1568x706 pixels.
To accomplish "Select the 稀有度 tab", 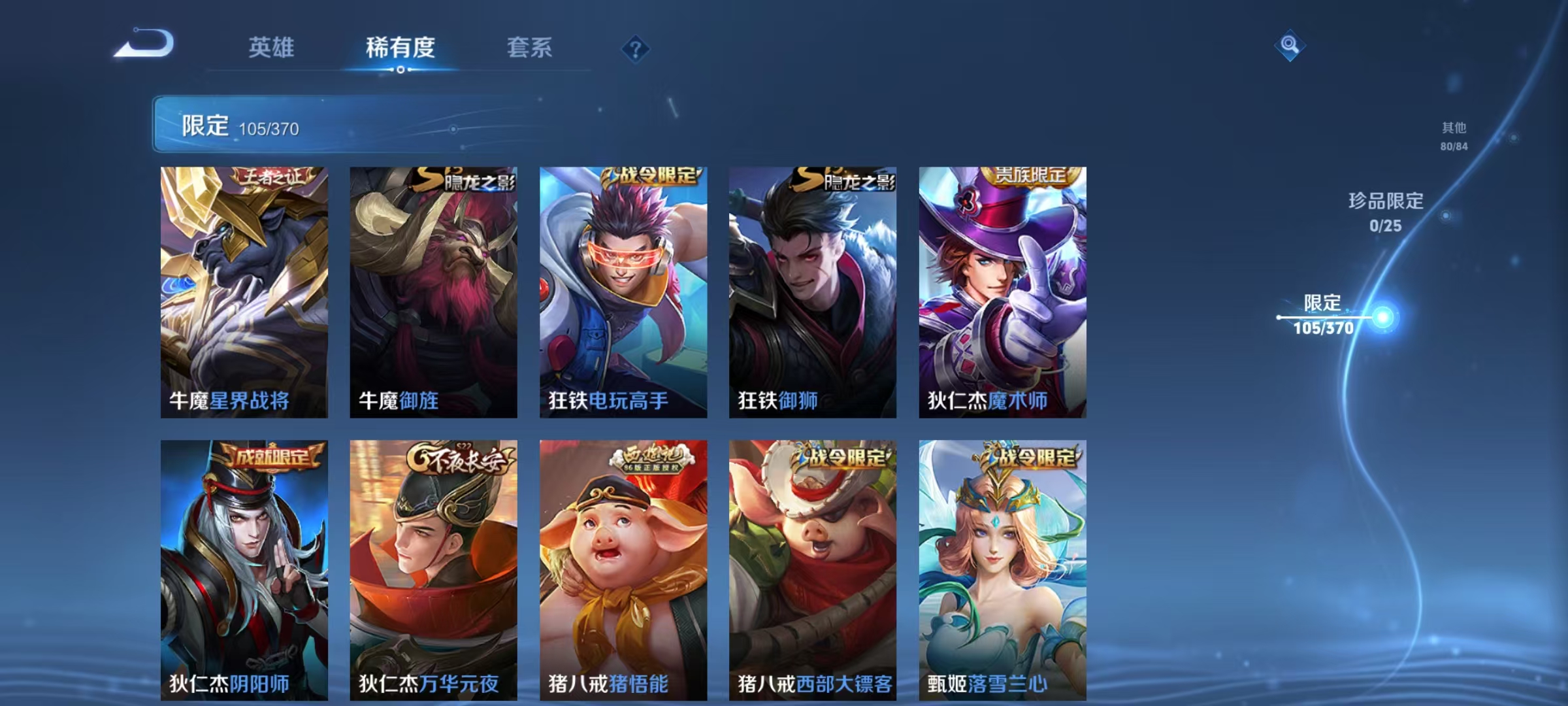I will pos(401,48).
